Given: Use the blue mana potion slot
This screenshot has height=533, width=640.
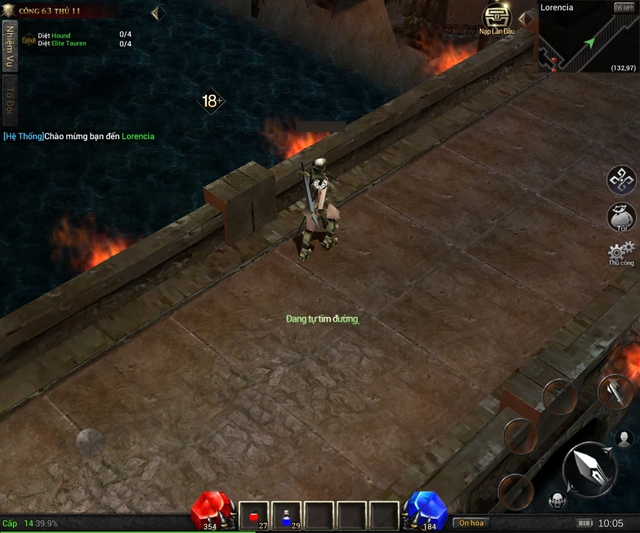Looking at the screenshot, I should [288, 515].
